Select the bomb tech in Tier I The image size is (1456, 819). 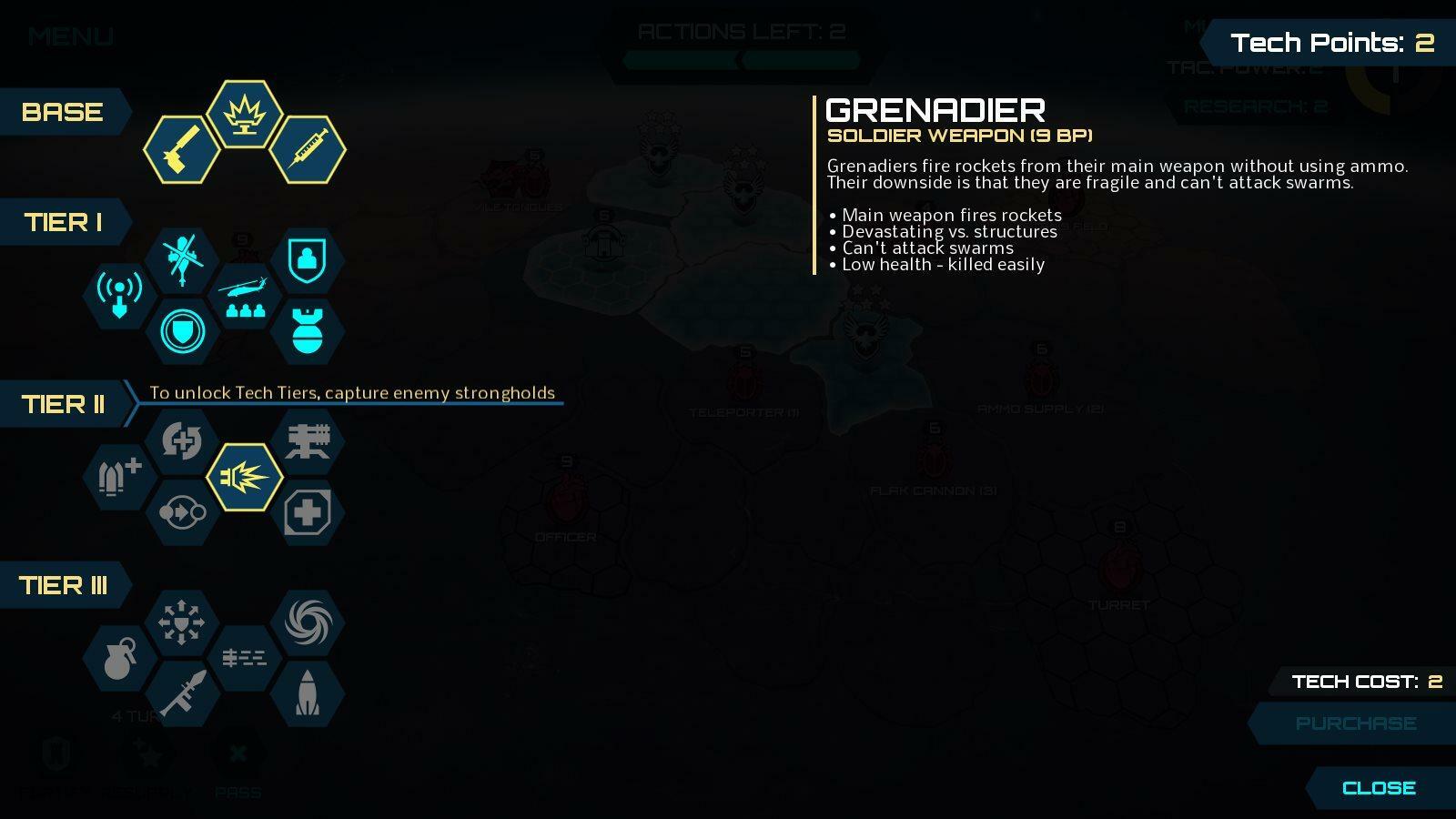point(308,330)
